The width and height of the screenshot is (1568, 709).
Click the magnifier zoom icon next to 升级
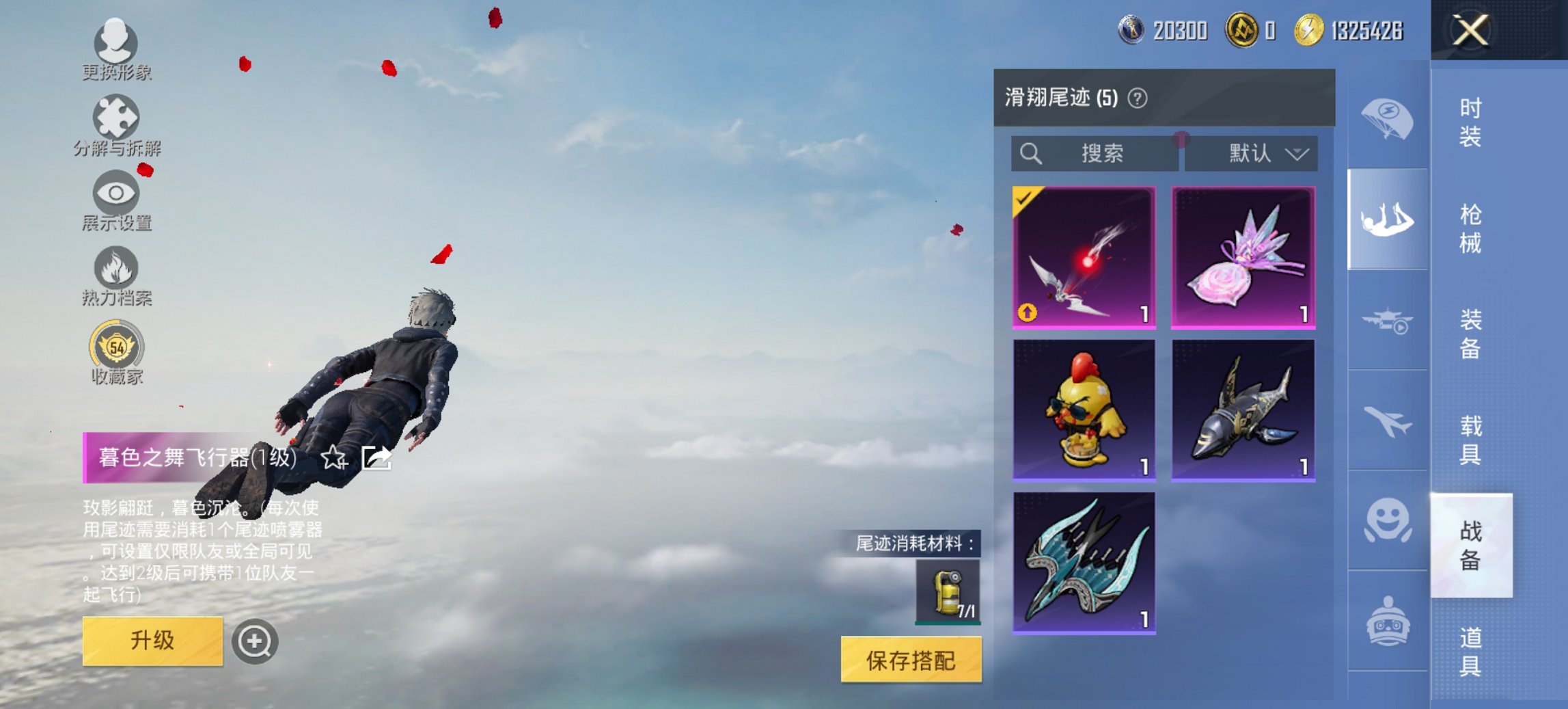[255, 641]
